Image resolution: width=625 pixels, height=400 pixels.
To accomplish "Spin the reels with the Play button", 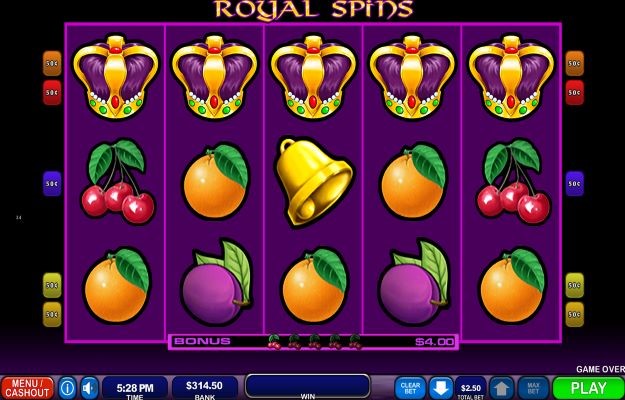I will pos(588,388).
